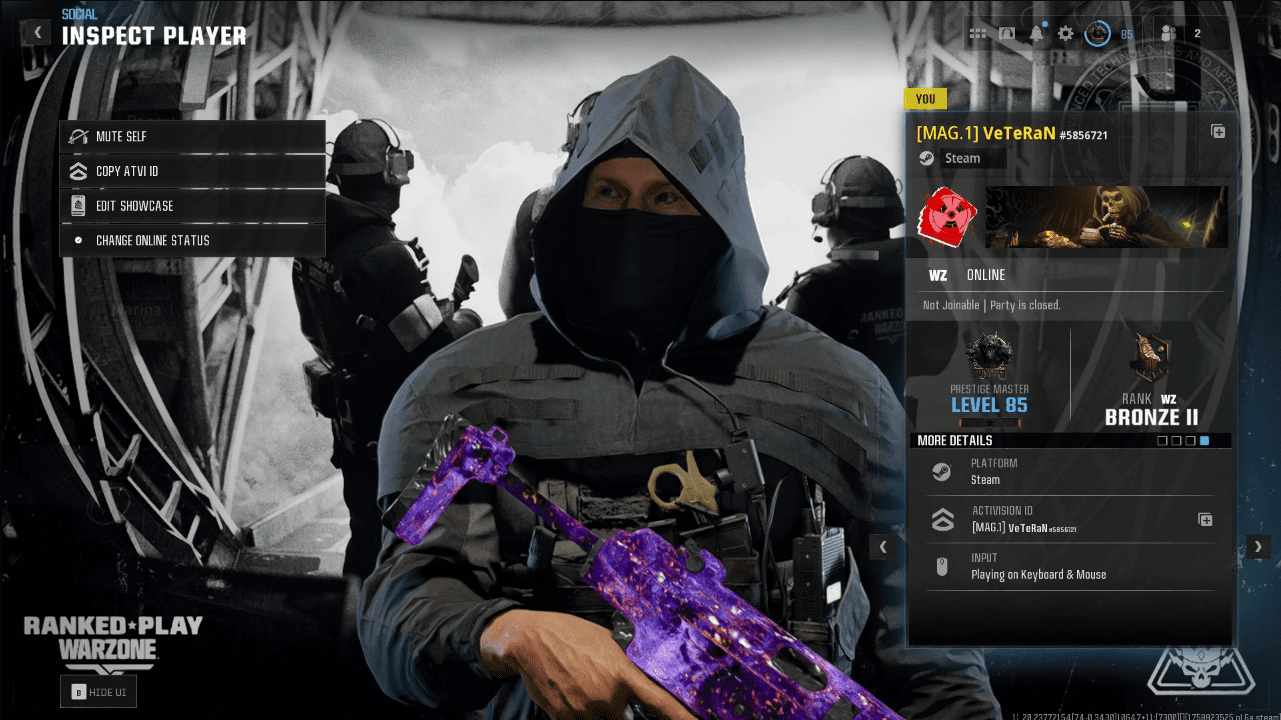Click the back chevron next to Inspect Player
1281x720 pixels.
click(x=36, y=31)
